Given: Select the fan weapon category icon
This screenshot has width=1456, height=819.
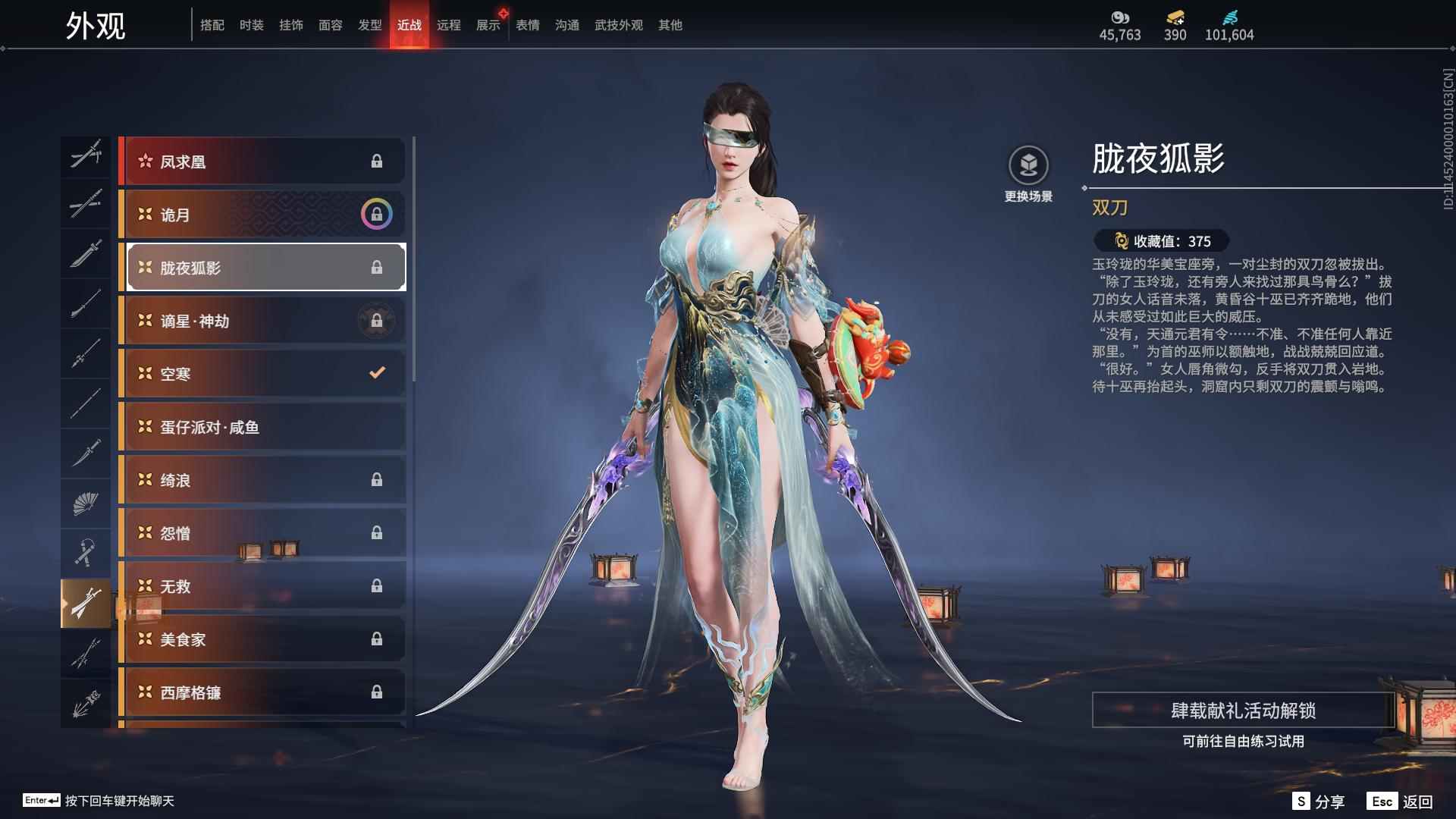Looking at the screenshot, I should (x=86, y=502).
